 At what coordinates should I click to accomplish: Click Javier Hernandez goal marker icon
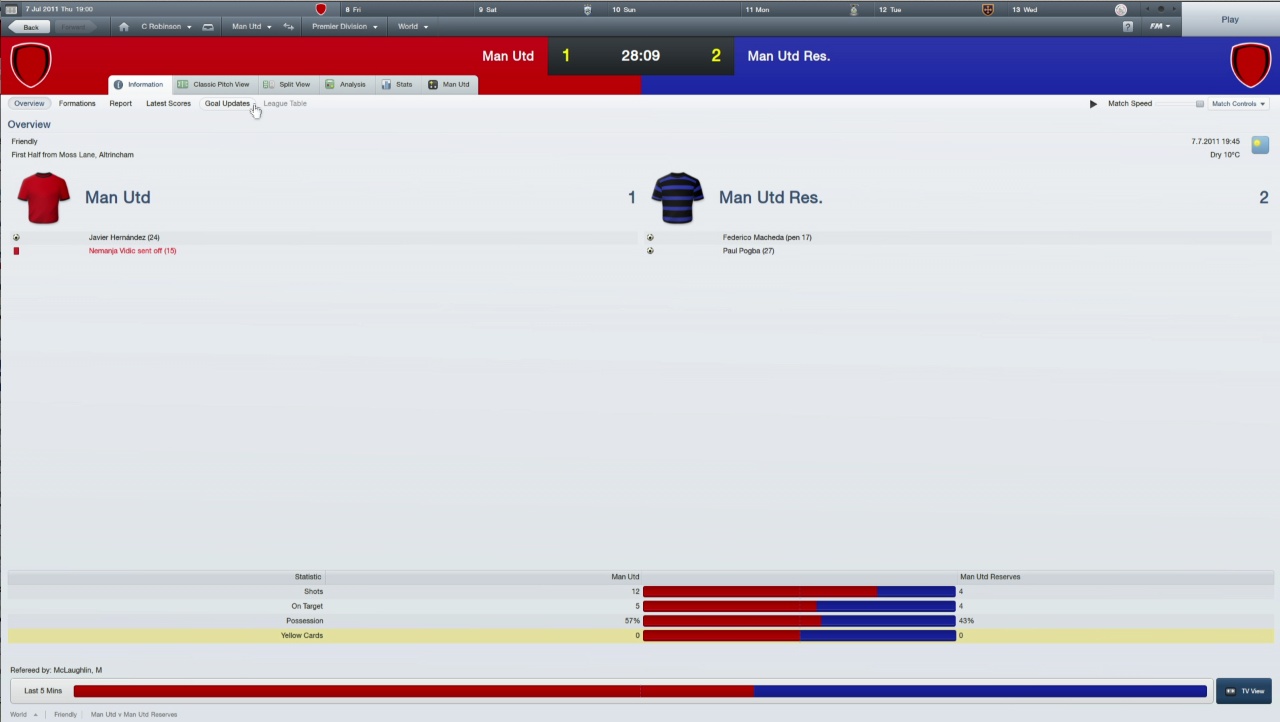click(x=16, y=237)
